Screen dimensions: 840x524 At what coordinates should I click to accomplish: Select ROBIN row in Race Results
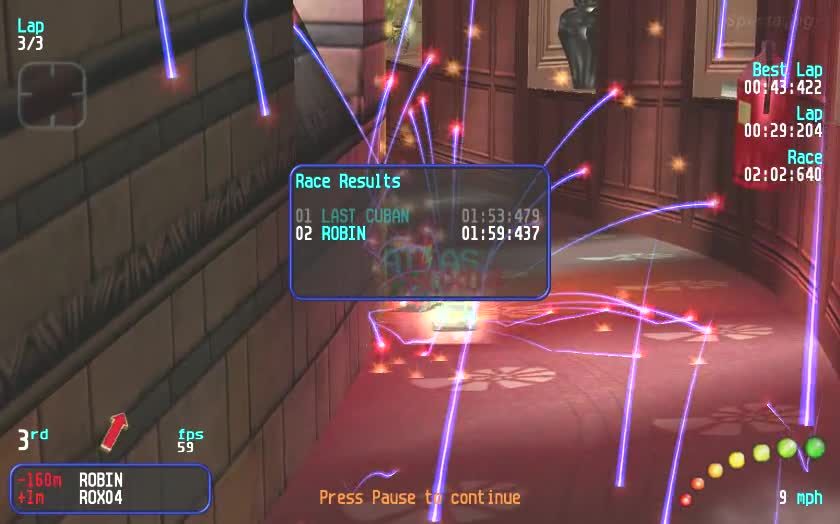(417, 234)
